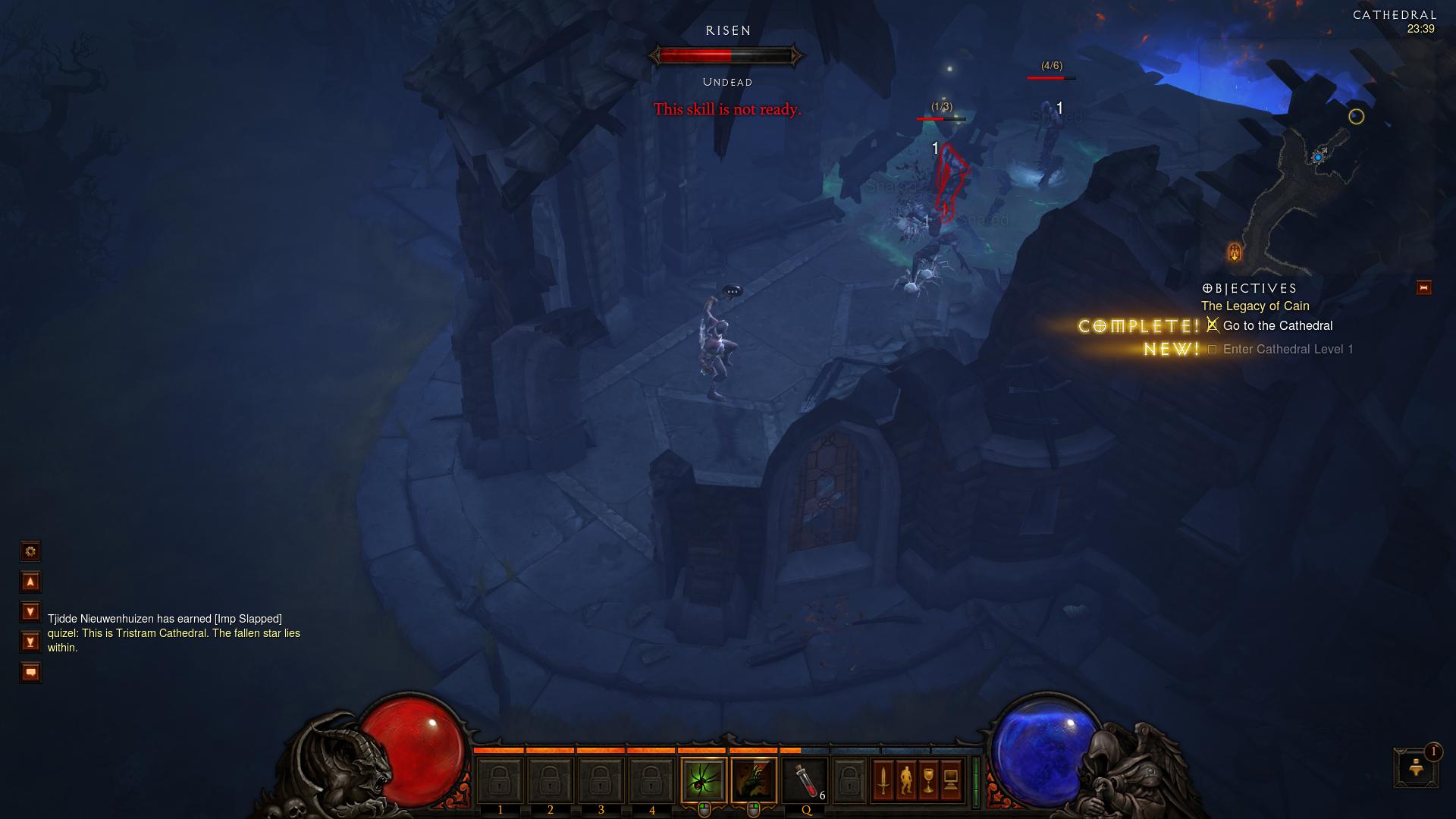This screenshot has width=1456, height=819.
Task: Open the chat speech bubble button
Action: tap(30, 672)
